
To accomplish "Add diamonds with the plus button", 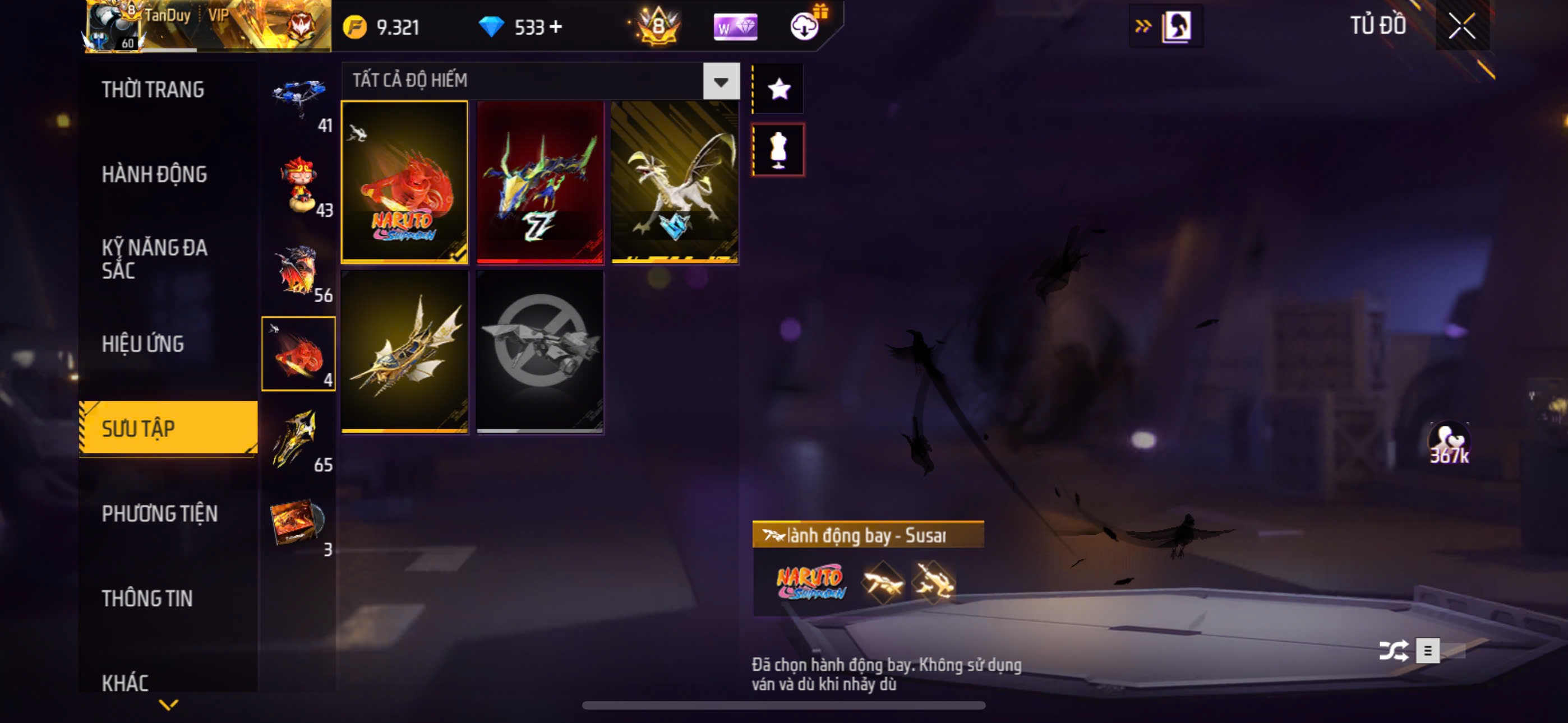I will tap(556, 27).
